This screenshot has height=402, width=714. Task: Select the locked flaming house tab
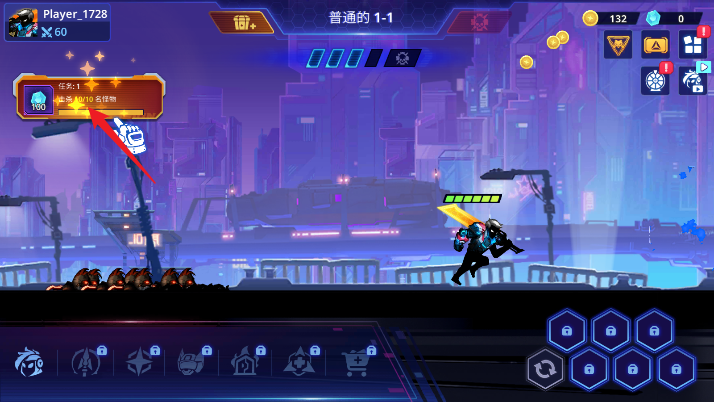point(246,363)
